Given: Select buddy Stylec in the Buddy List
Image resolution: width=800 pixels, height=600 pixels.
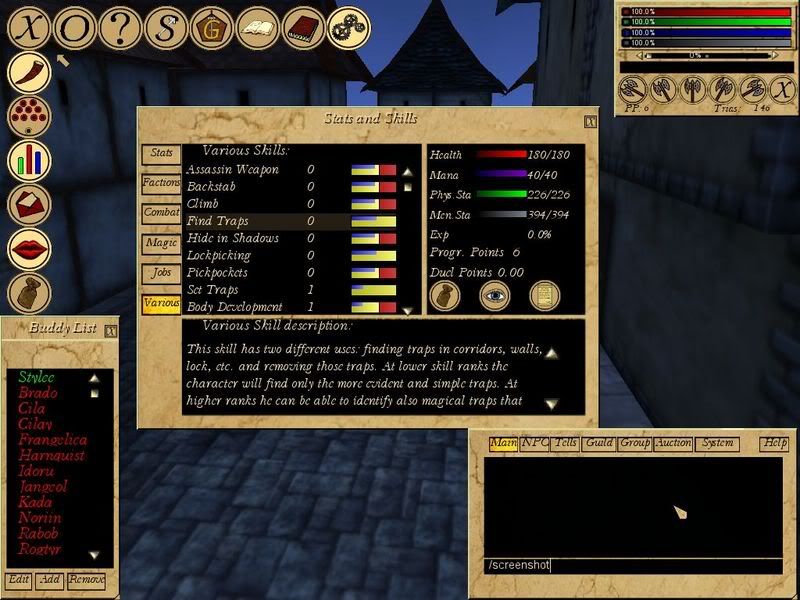Looking at the screenshot, I should click(36, 377).
